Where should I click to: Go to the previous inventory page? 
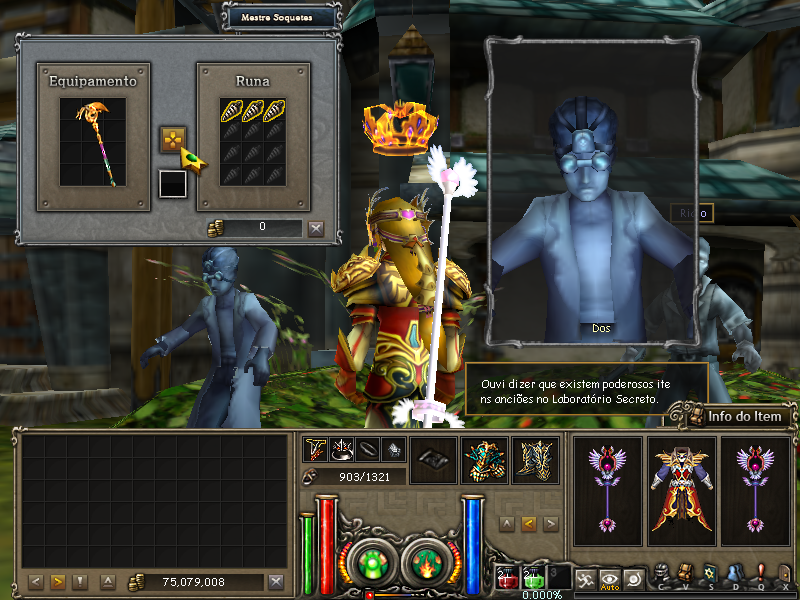click(x=35, y=582)
